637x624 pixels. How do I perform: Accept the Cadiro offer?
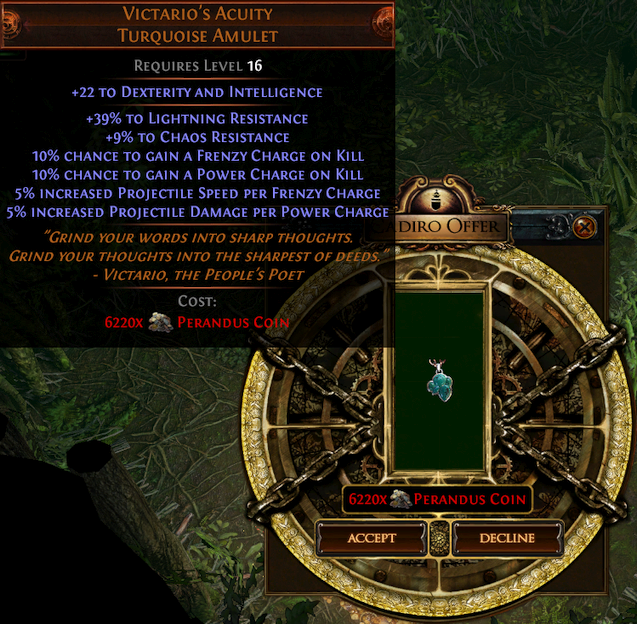tap(372, 538)
